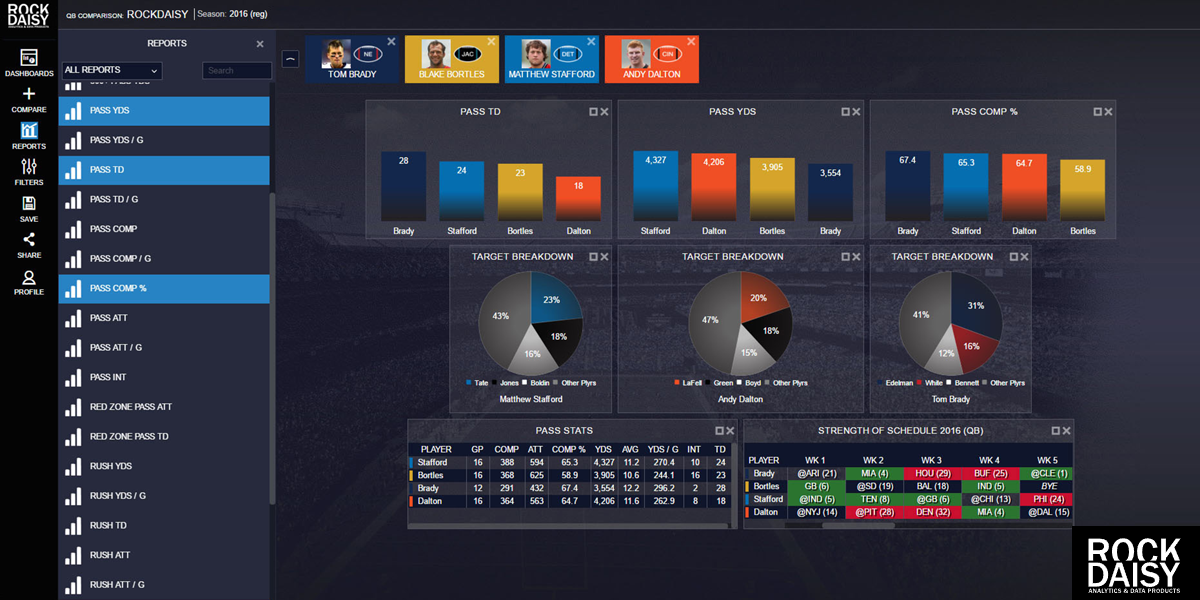The image size is (1200, 600).
Task: Open the All Reports dropdown
Action: pyautogui.click(x=112, y=70)
